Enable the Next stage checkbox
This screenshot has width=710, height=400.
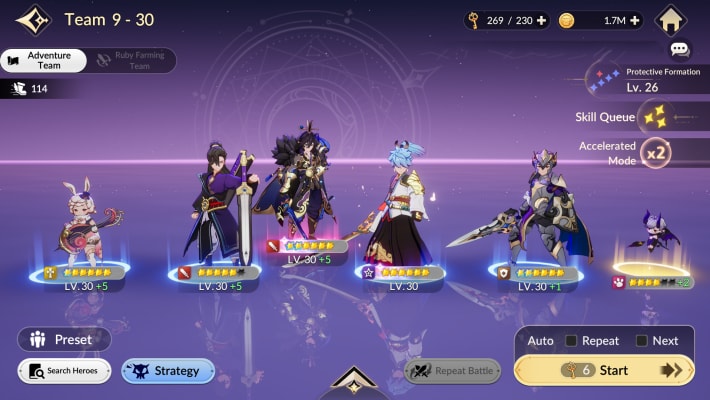coord(641,341)
